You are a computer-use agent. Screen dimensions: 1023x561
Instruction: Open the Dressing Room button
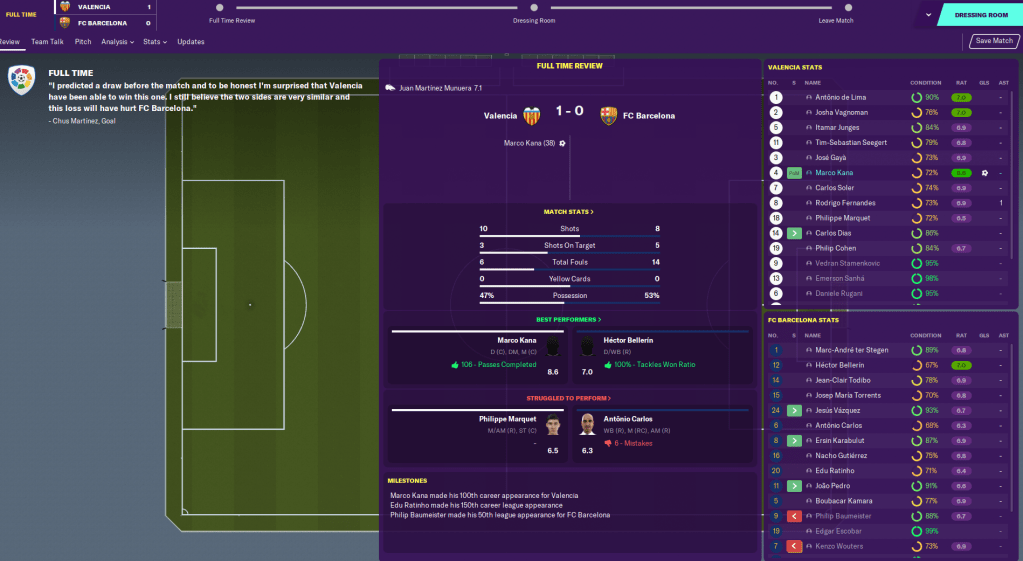pyautogui.click(x=980, y=16)
